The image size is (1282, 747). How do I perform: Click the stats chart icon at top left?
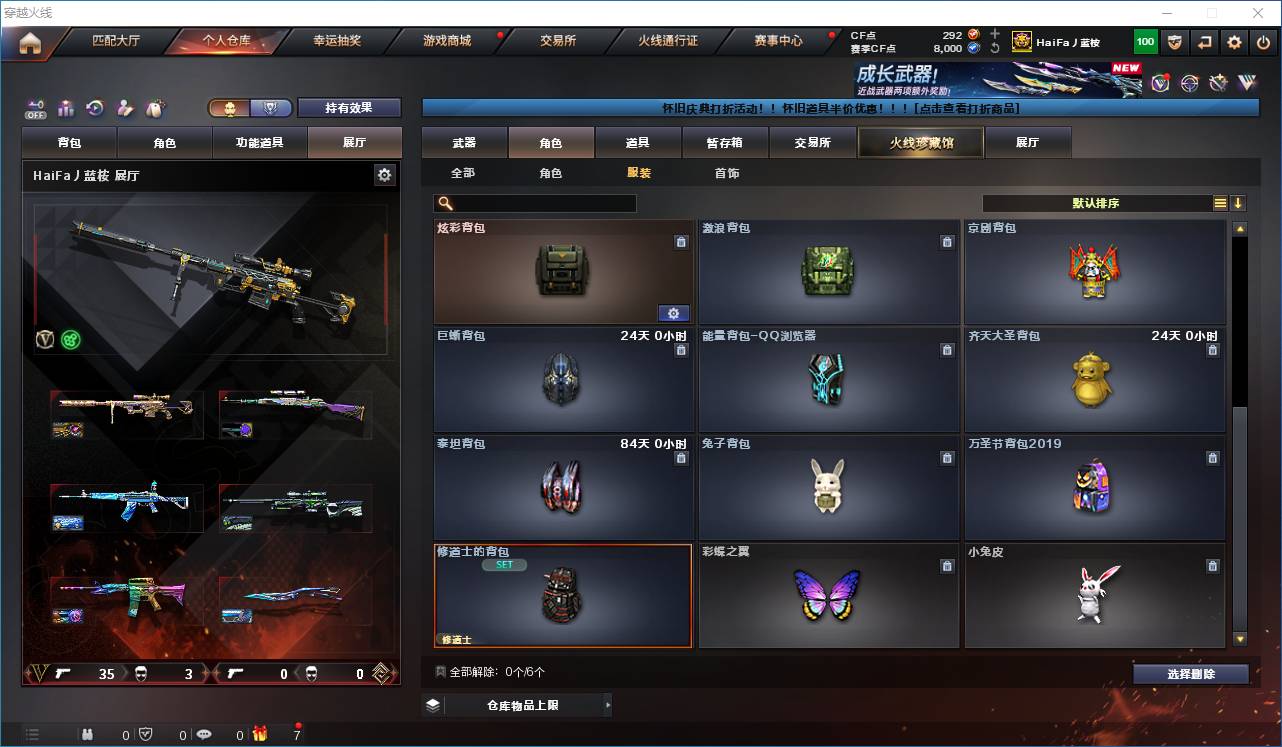[64, 106]
